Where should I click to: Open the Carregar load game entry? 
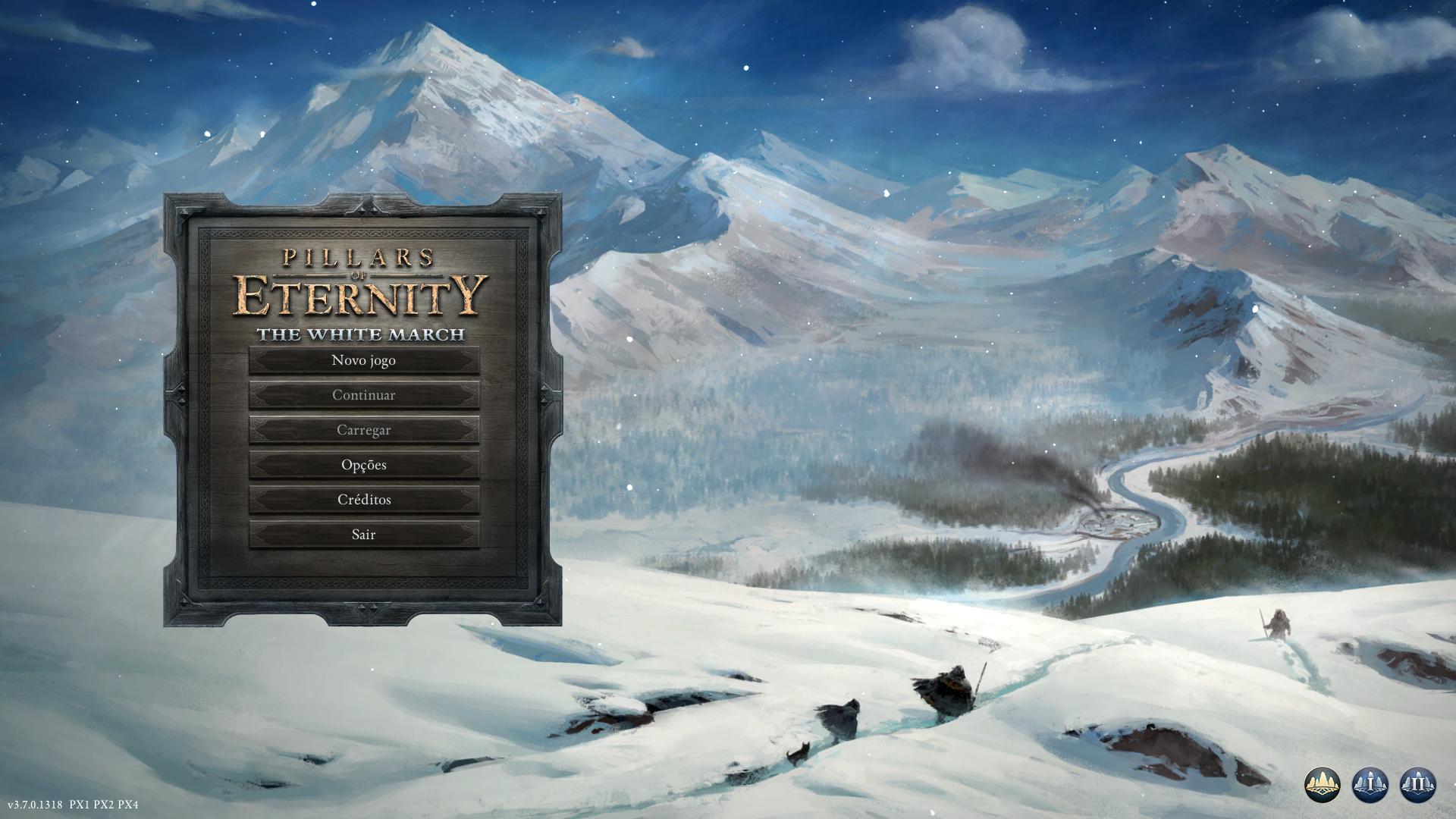364,430
